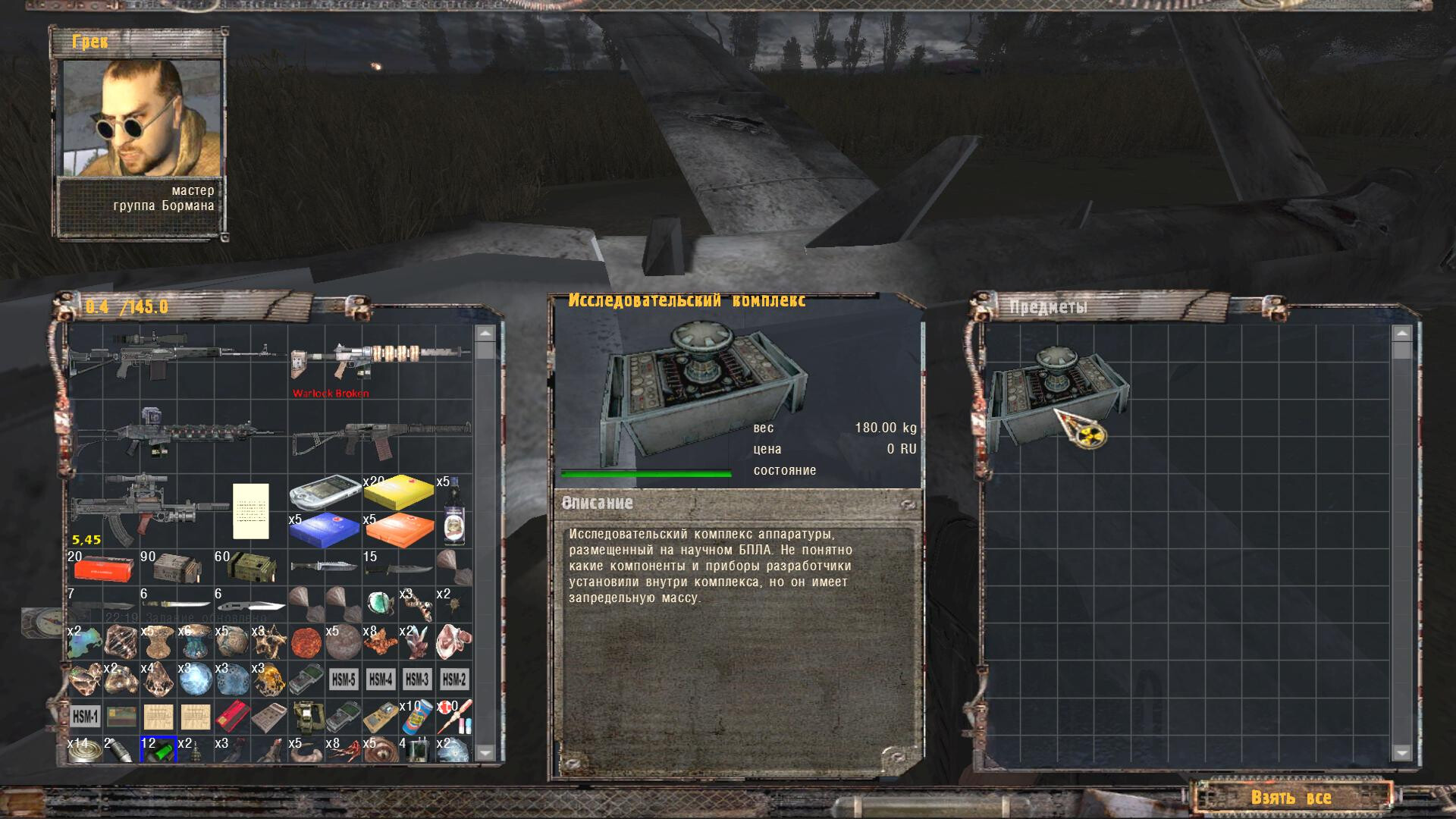Select the HSM-3 item
This screenshot has height=819, width=1456.
[417, 679]
